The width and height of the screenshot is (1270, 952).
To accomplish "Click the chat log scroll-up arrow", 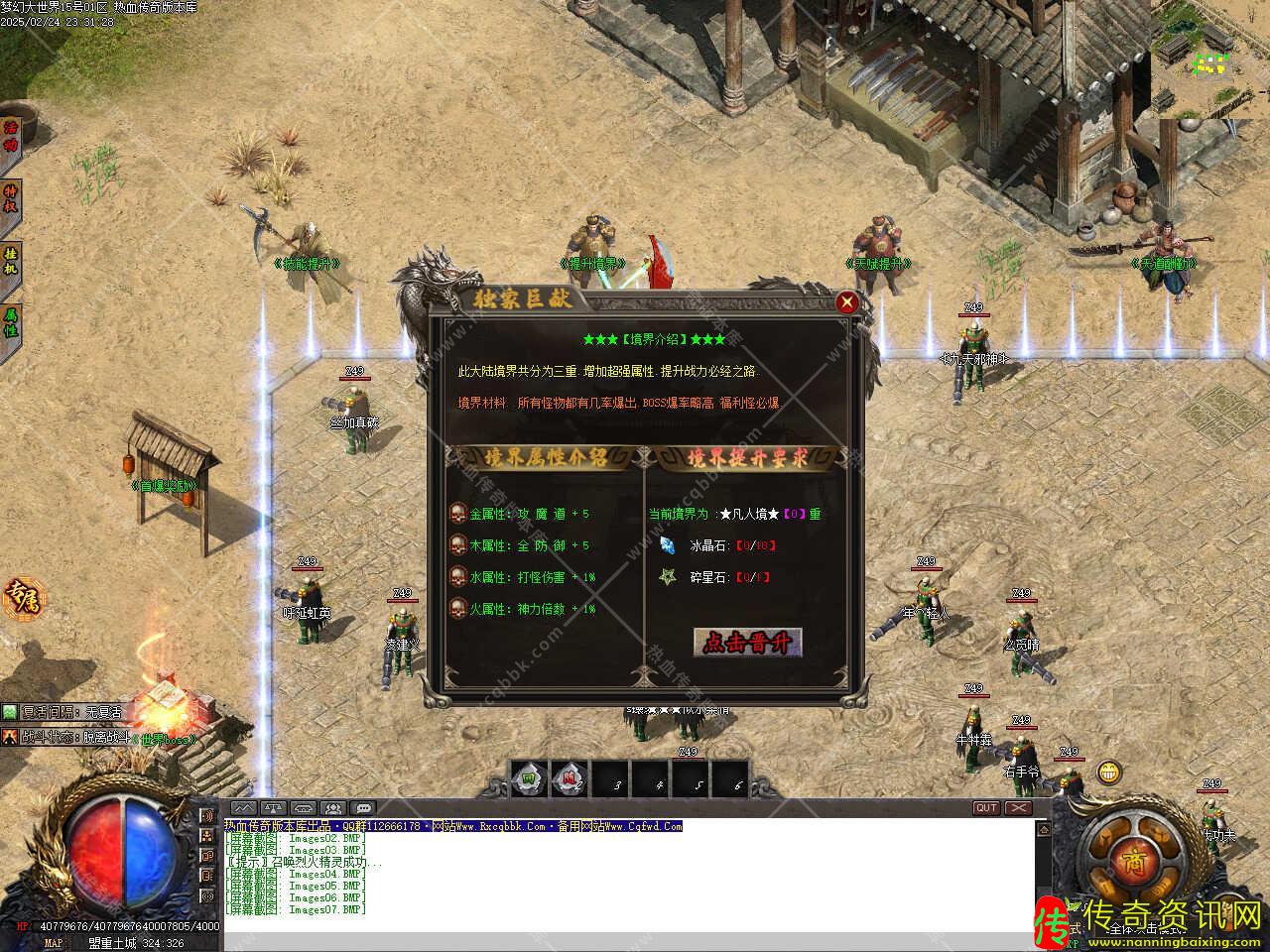I will point(1042,828).
